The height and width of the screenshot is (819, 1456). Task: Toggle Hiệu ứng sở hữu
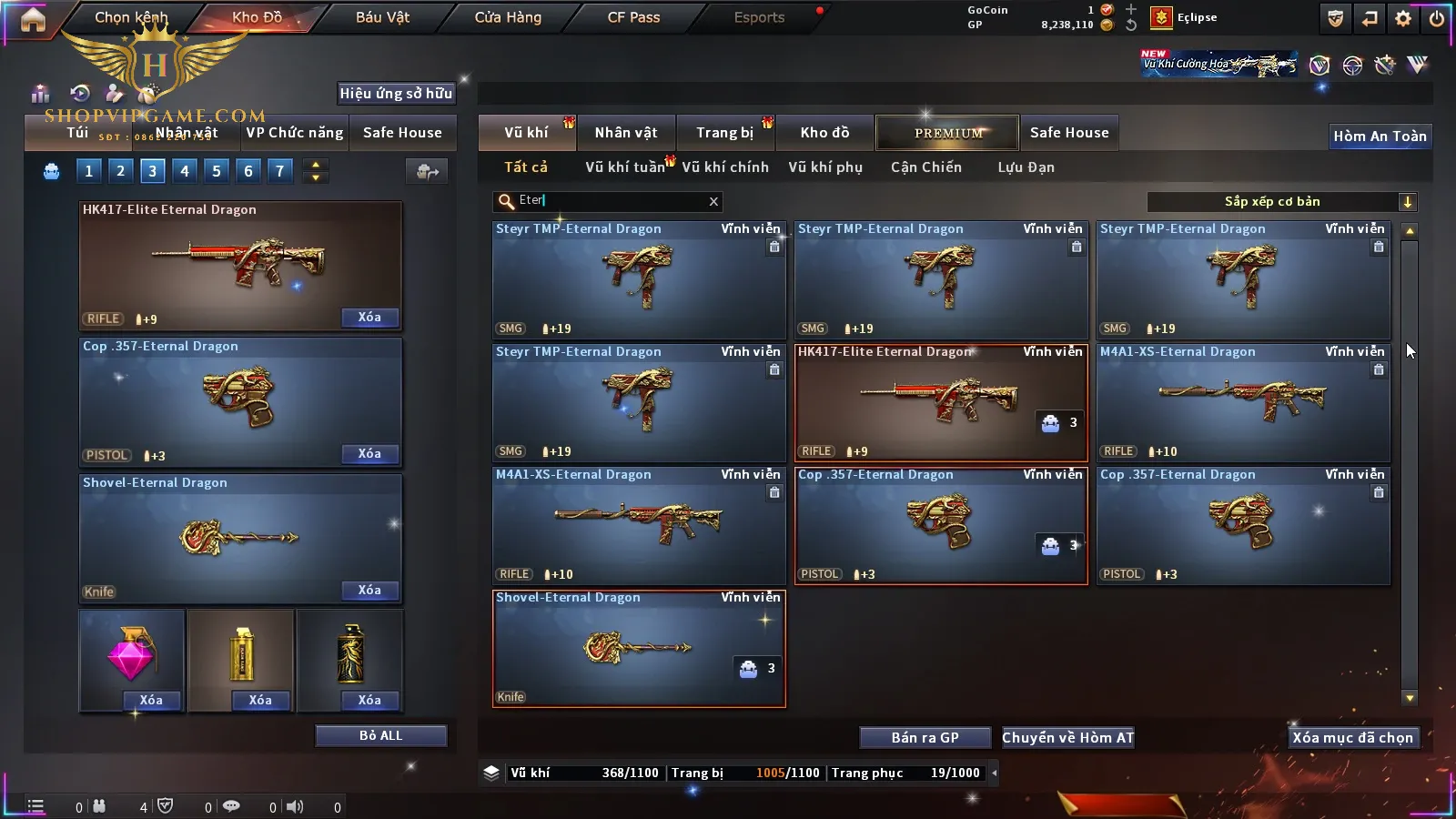coord(396,93)
